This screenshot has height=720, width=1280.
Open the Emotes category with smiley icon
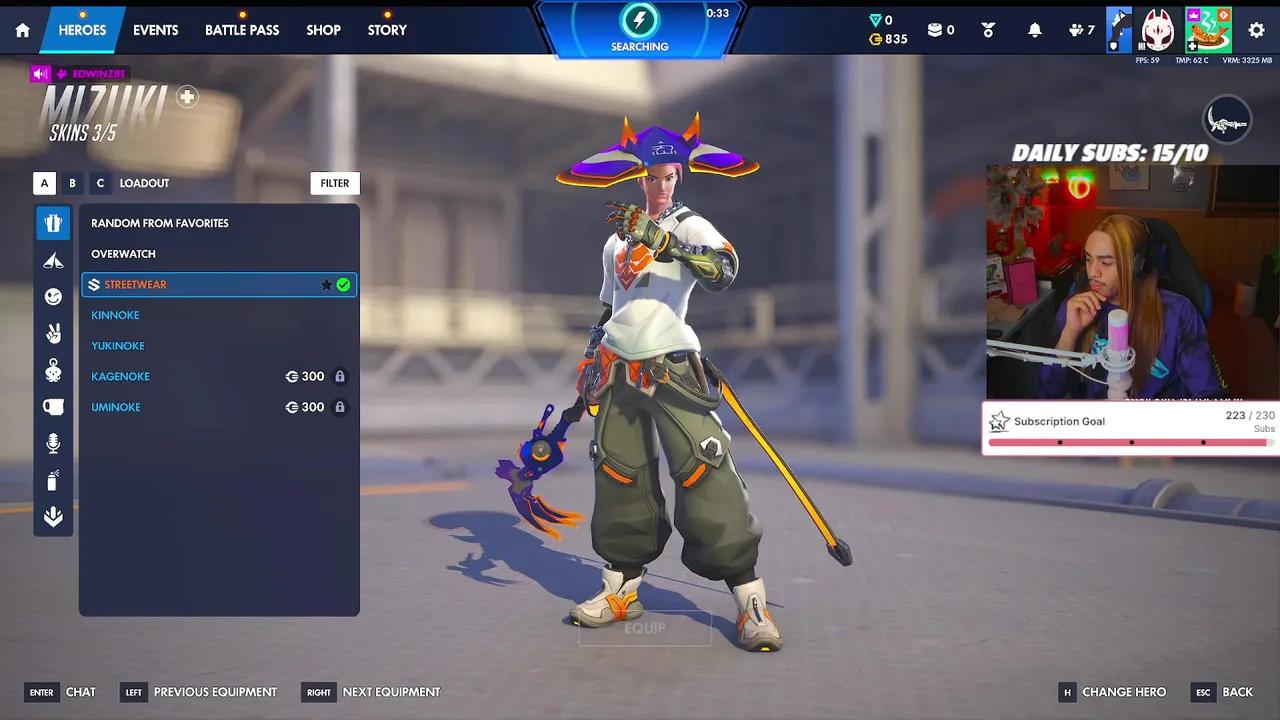(x=53, y=296)
